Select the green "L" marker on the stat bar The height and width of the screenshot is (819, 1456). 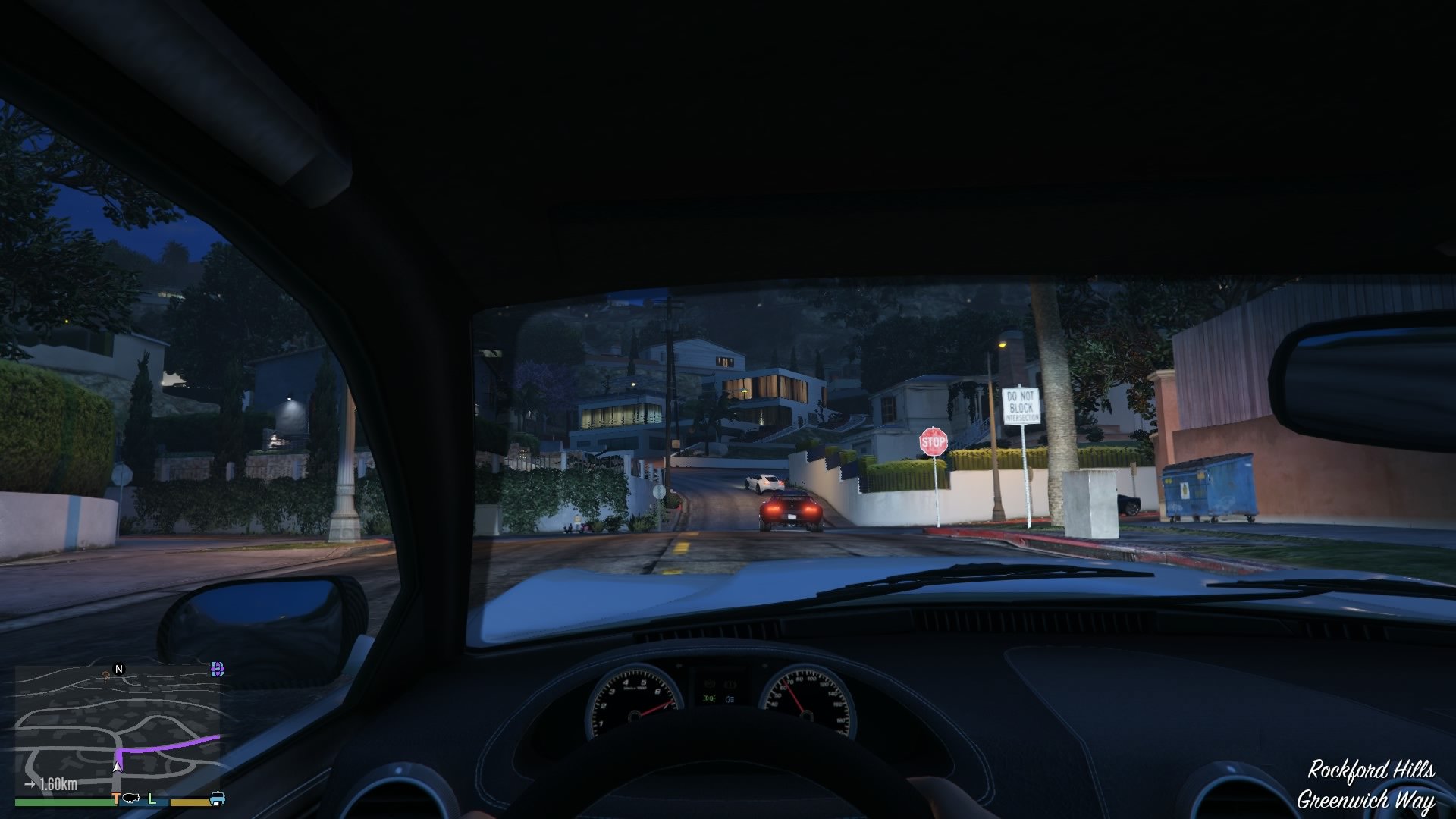(152, 799)
